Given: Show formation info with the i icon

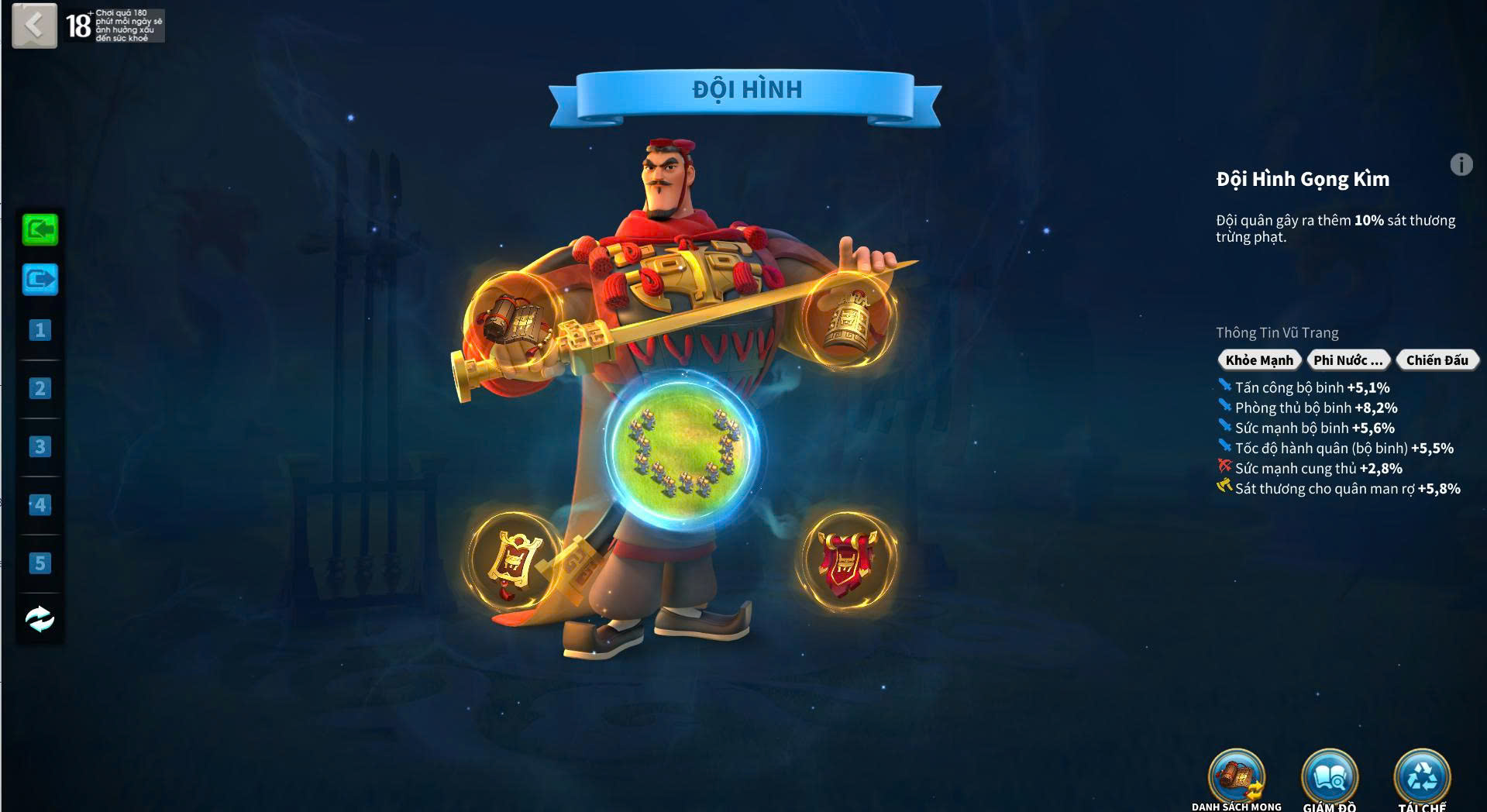Looking at the screenshot, I should [x=1461, y=165].
